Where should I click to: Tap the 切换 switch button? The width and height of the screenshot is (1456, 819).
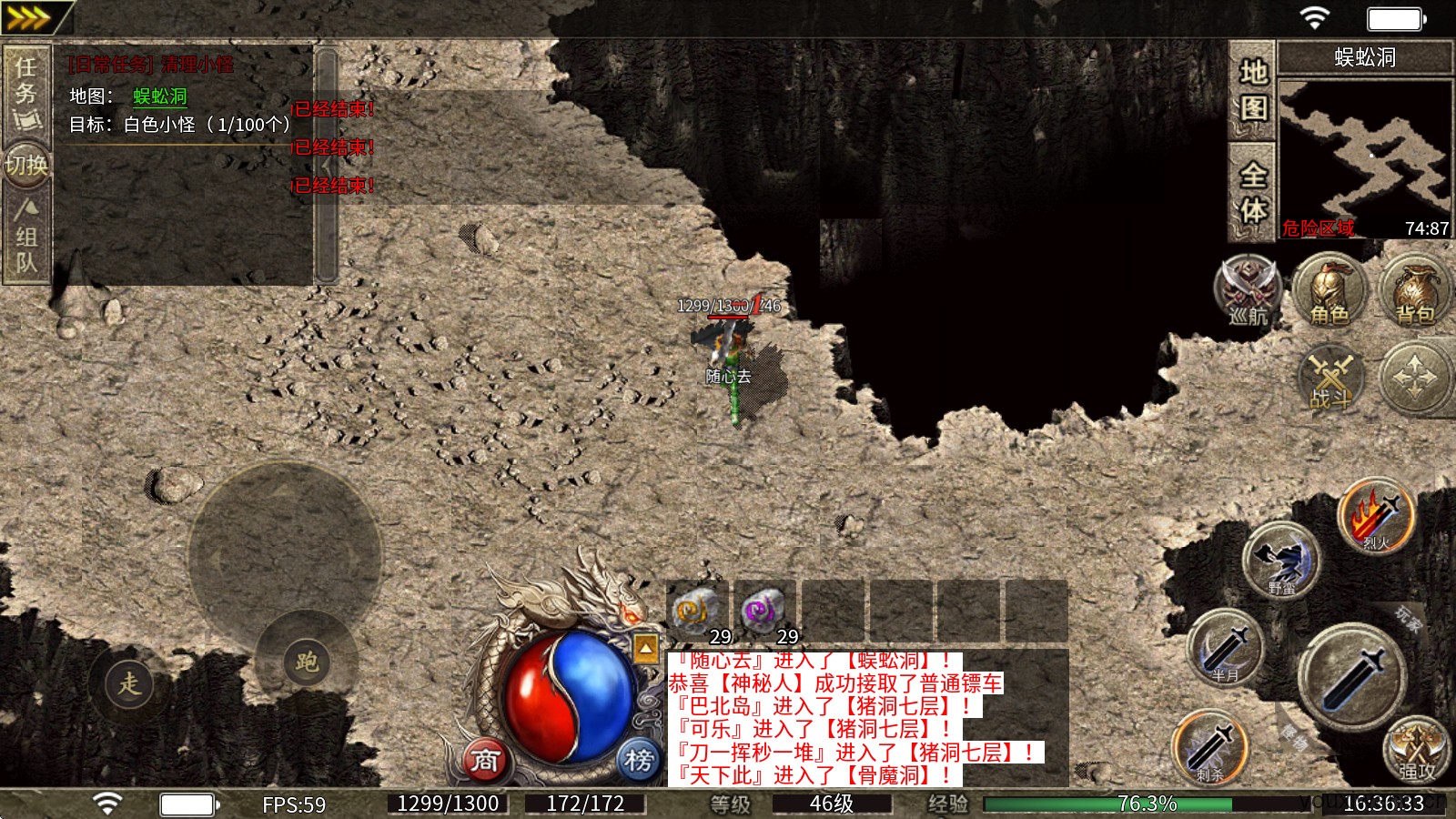25,165
